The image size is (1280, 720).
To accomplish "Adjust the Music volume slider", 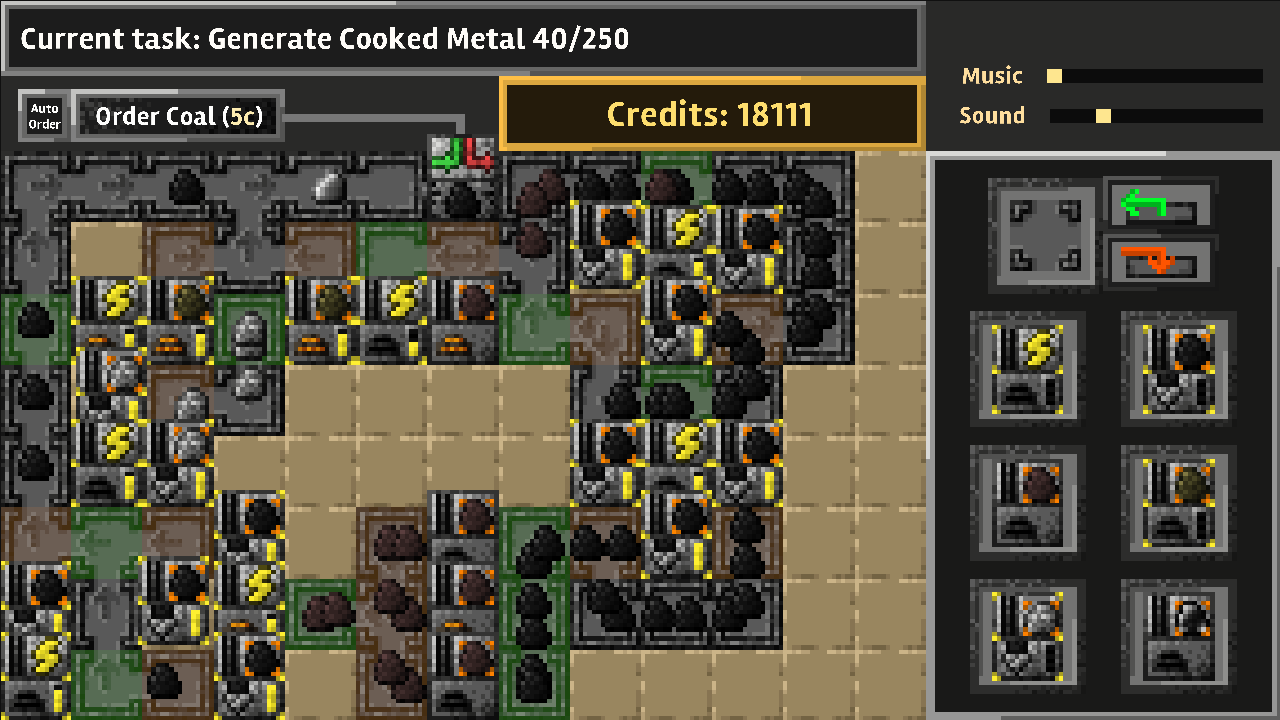I will coord(1054,76).
